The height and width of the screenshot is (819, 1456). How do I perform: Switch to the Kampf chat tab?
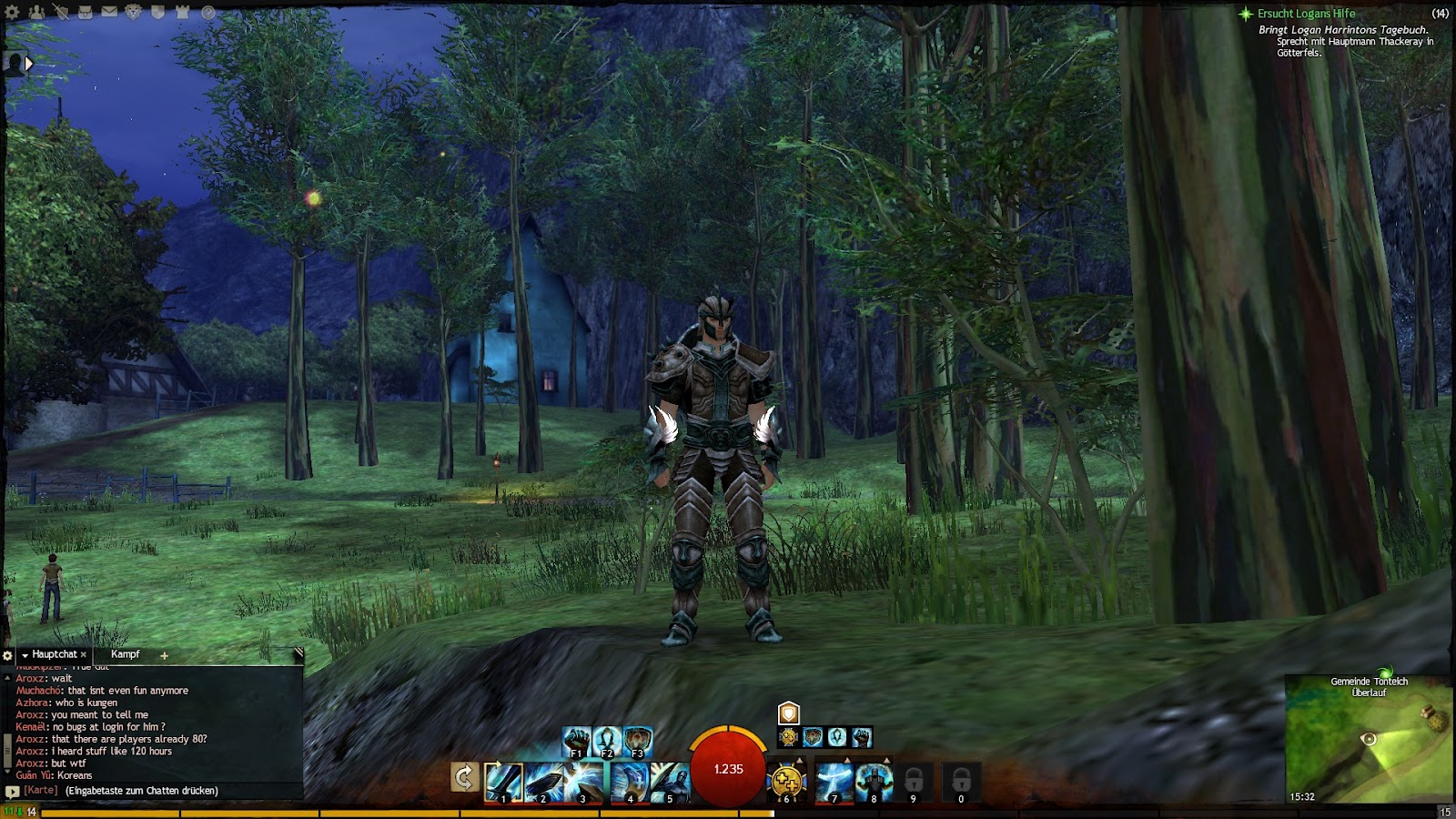pyautogui.click(x=126, y=654)
